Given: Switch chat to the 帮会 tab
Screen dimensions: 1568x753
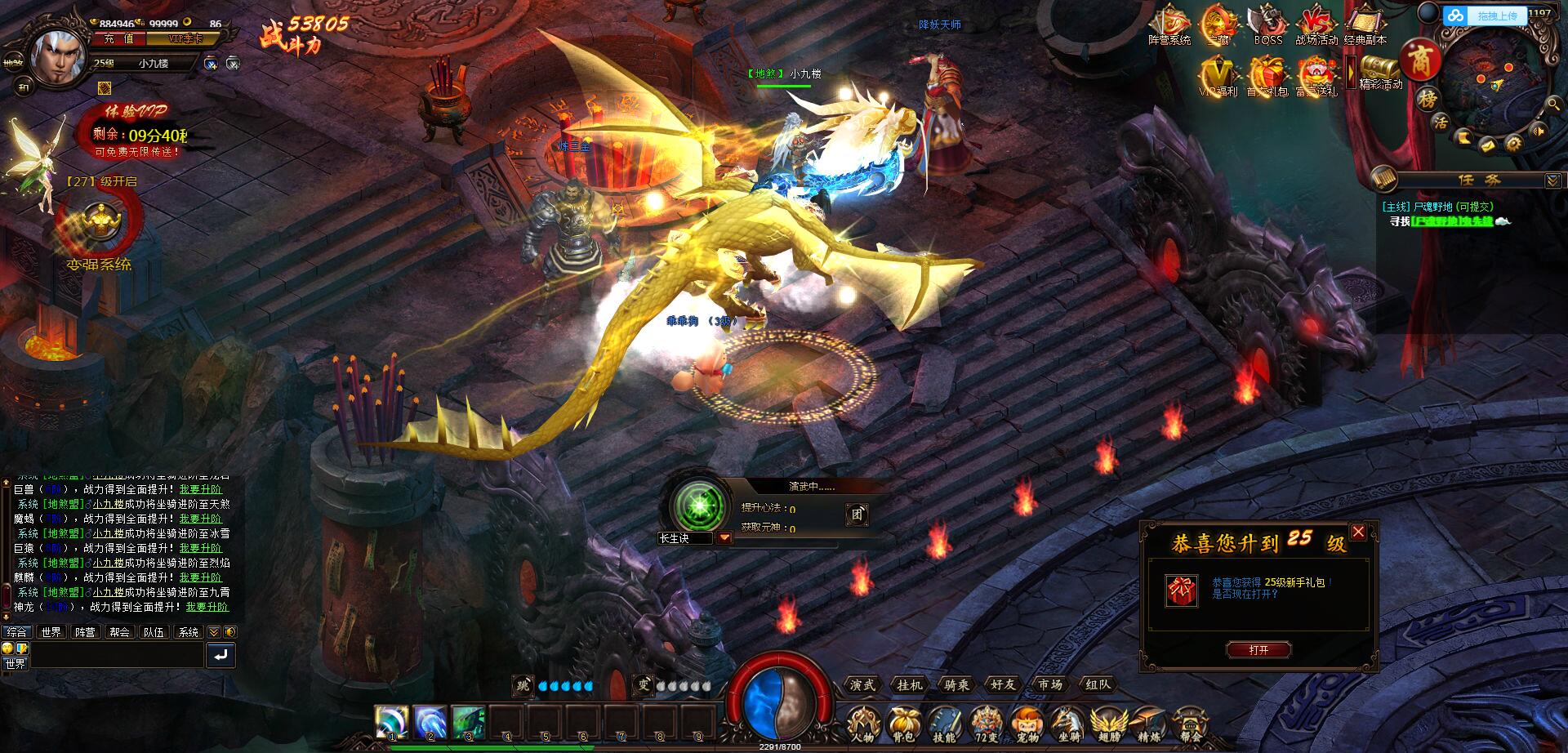Looking at the screenshot, I should pos(119,632).
